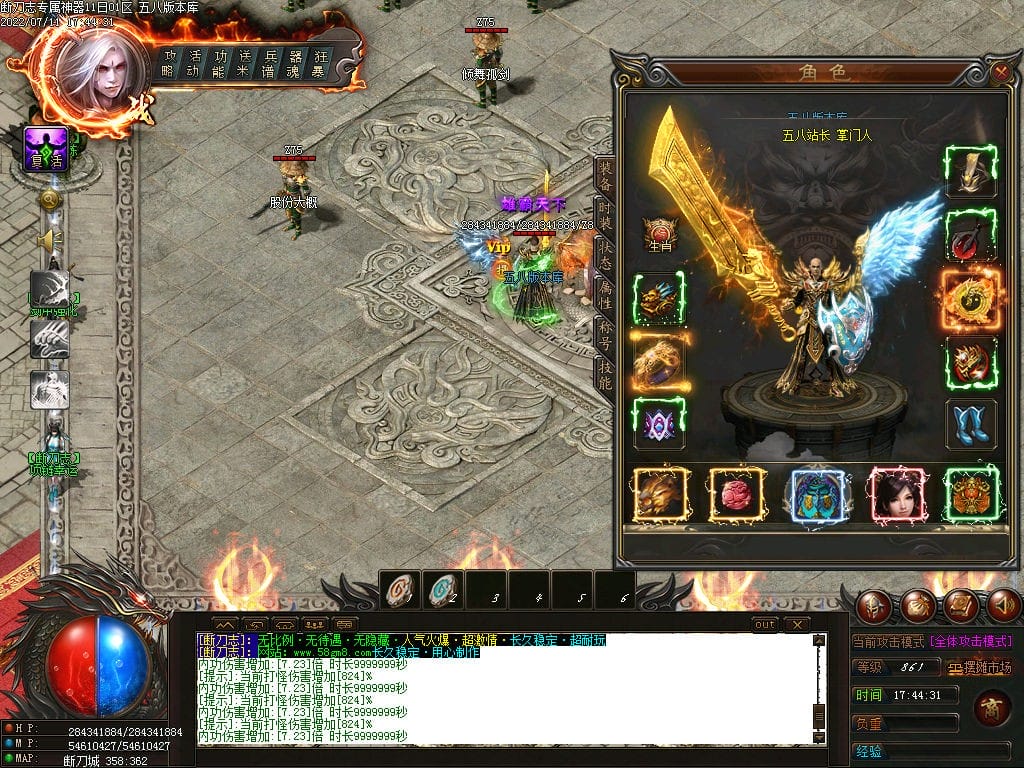Screen dimensions: 1024x768
Task: Close the character panel
Action: point(1001,72)
